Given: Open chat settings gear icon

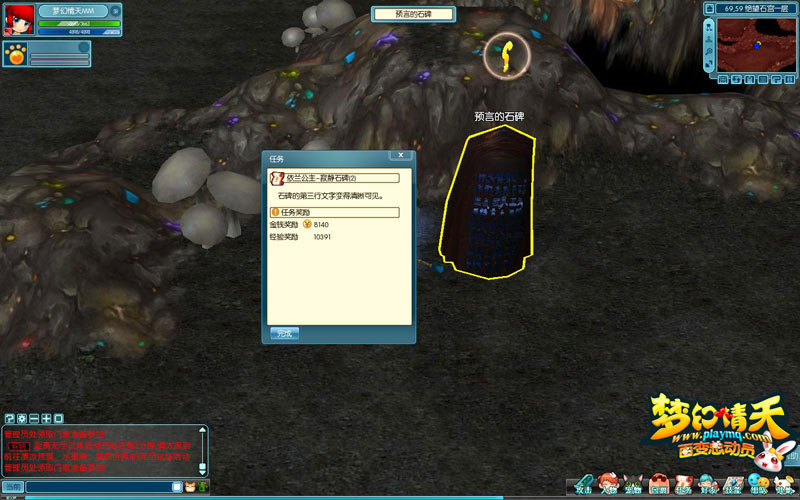Looking at the screenshot, I should click(x=21, y=418).
